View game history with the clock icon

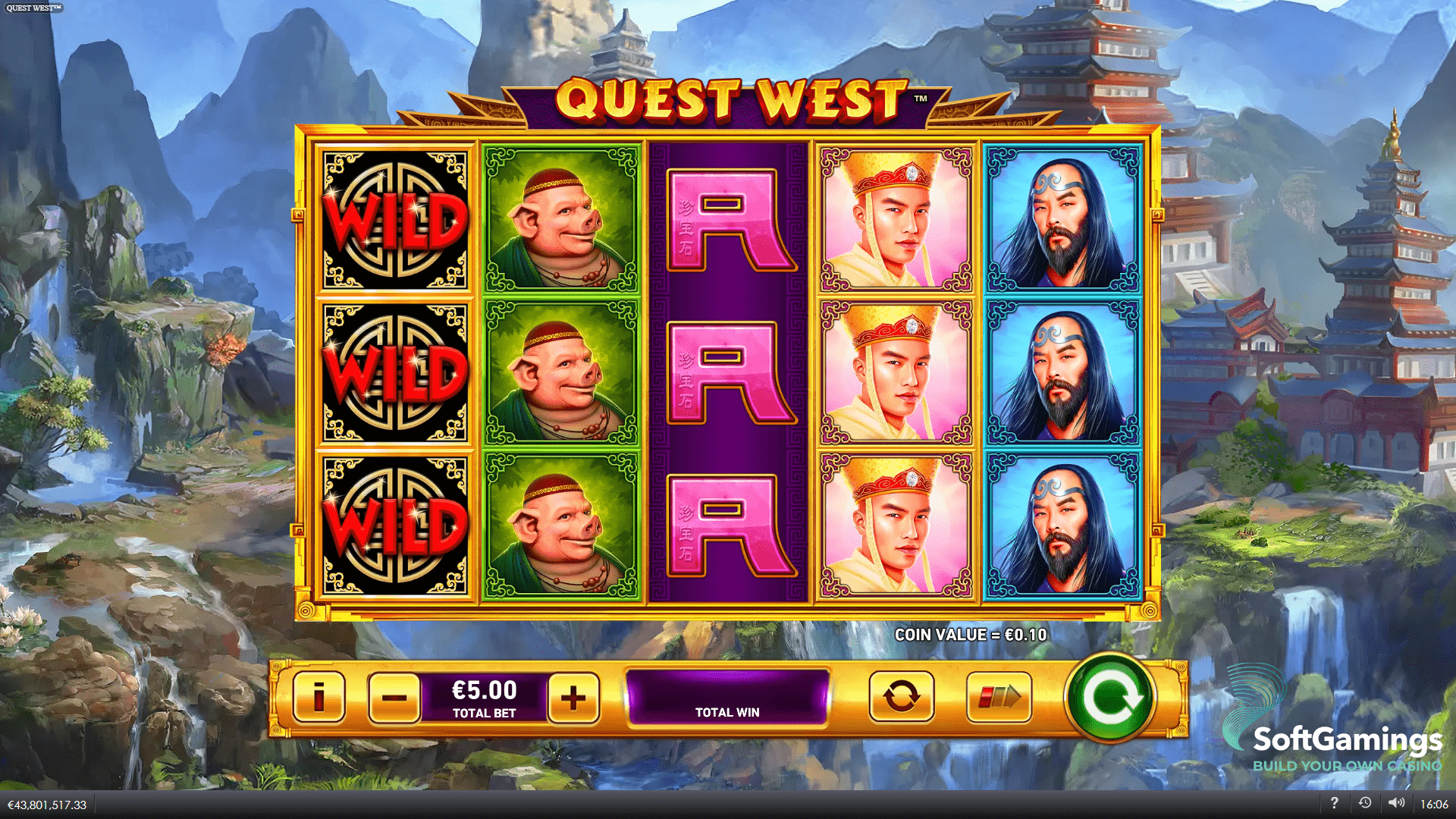(1366, 802)
